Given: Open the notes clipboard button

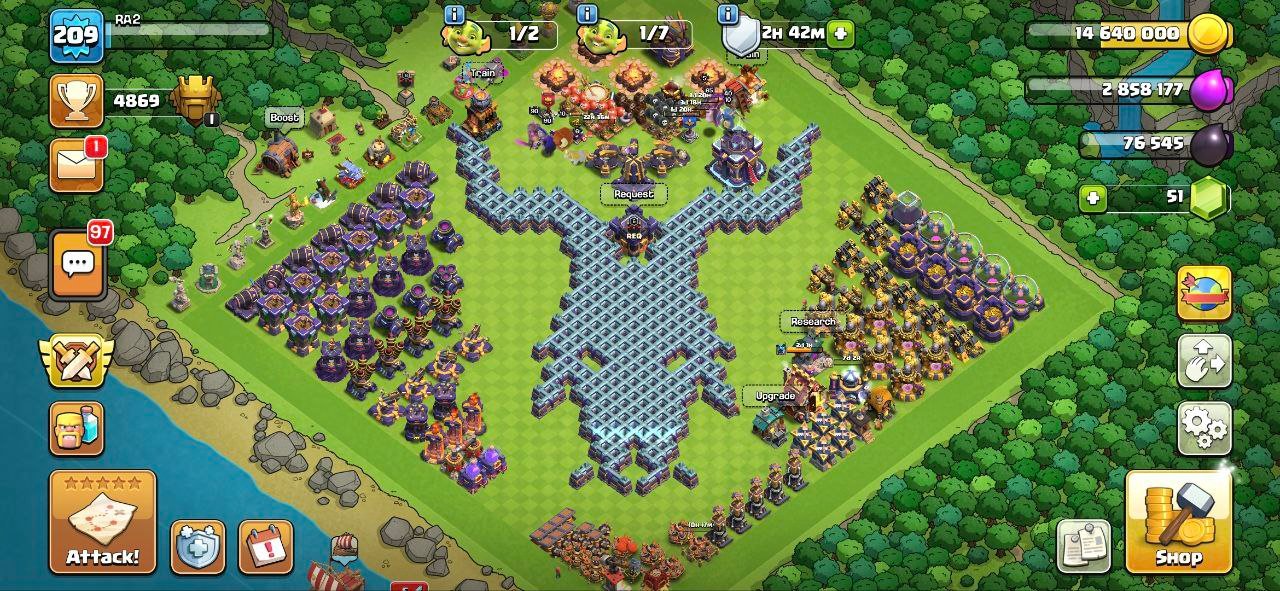Looking at the screenshot, I should (x=1083, y=546).
